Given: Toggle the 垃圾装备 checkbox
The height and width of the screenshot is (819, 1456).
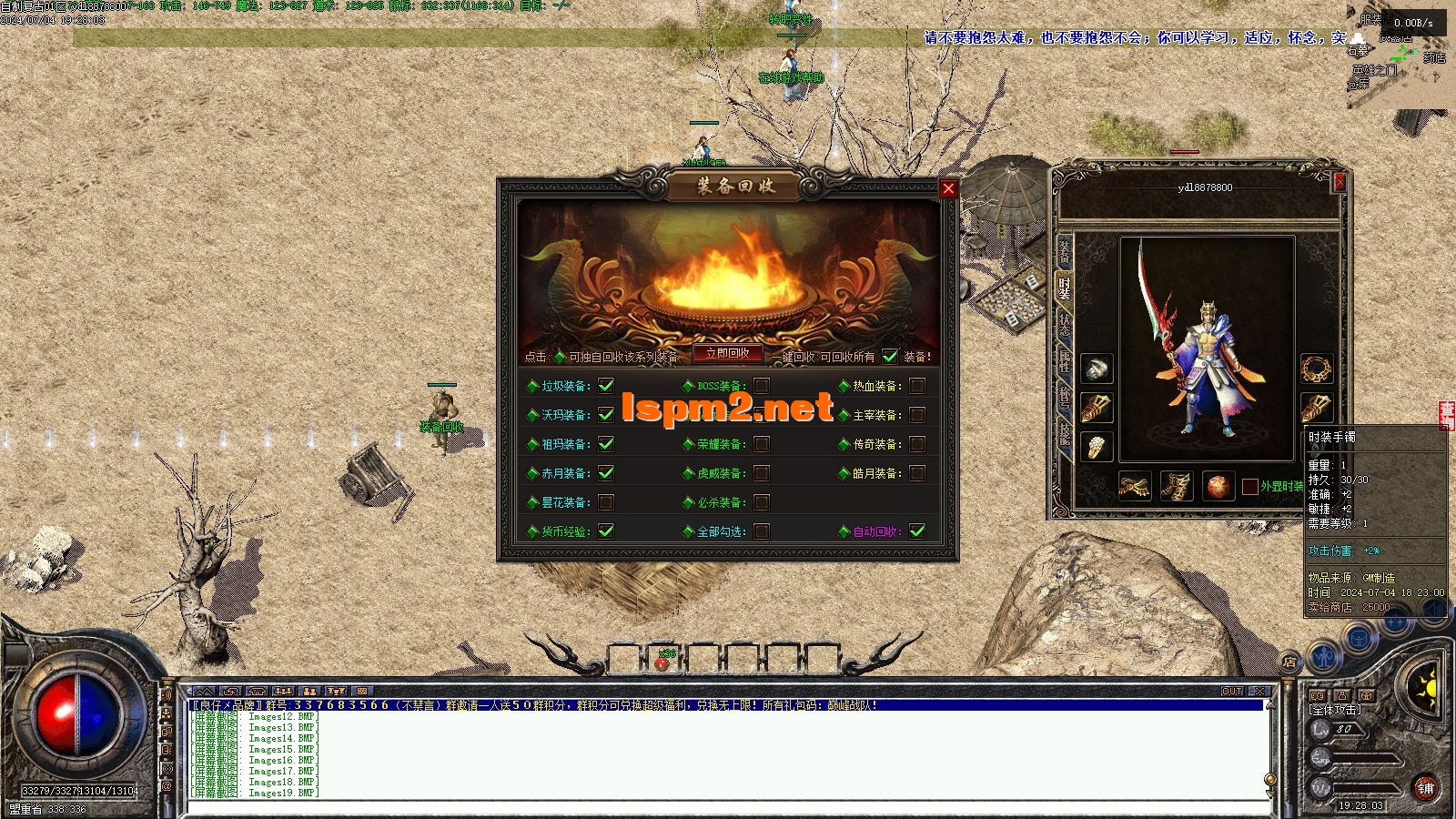Looking at the screenshot, I should pos(606,386).
